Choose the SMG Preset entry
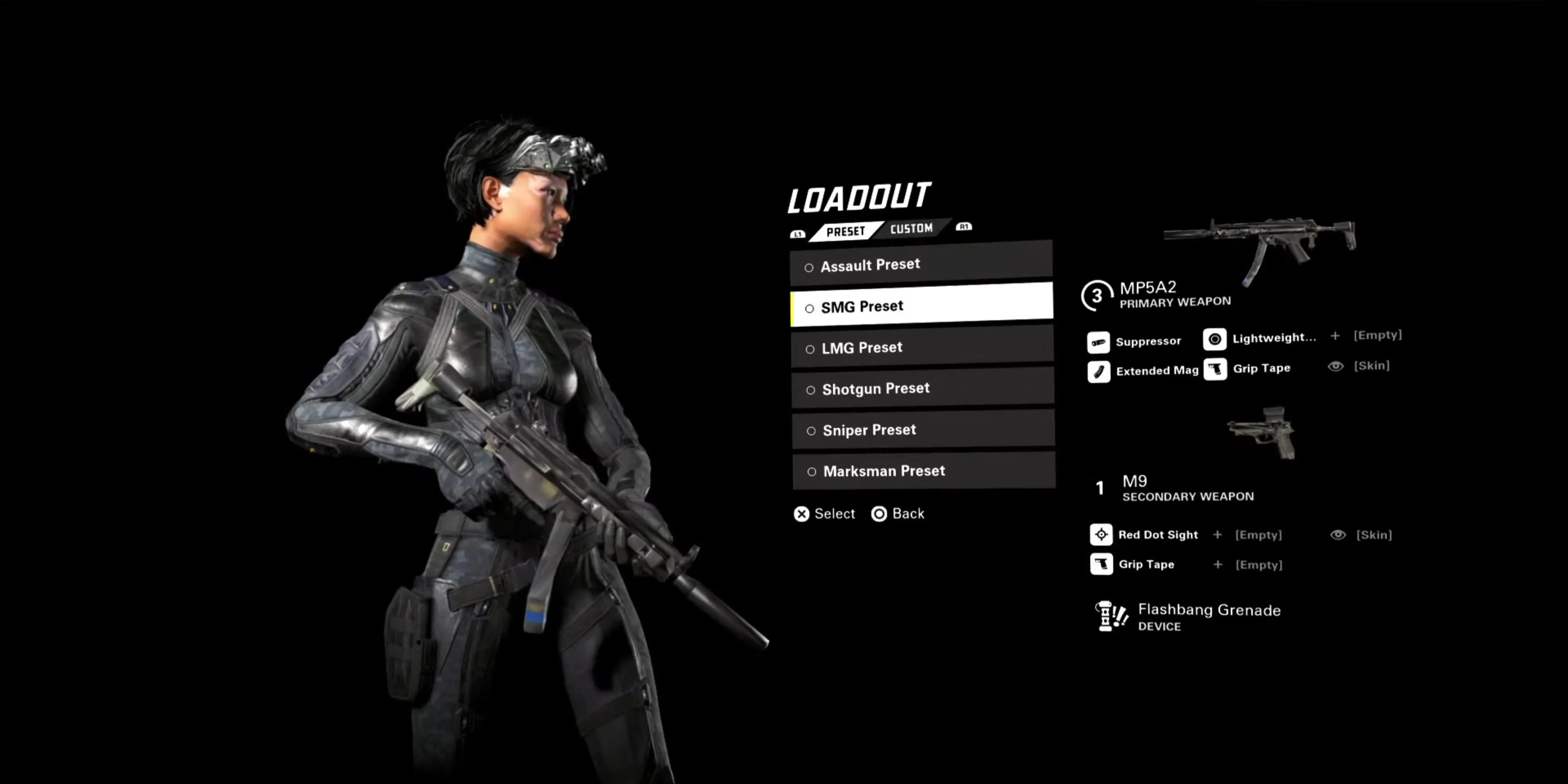The width and height of the screenshot is (1568, 784). pos(920,306)
